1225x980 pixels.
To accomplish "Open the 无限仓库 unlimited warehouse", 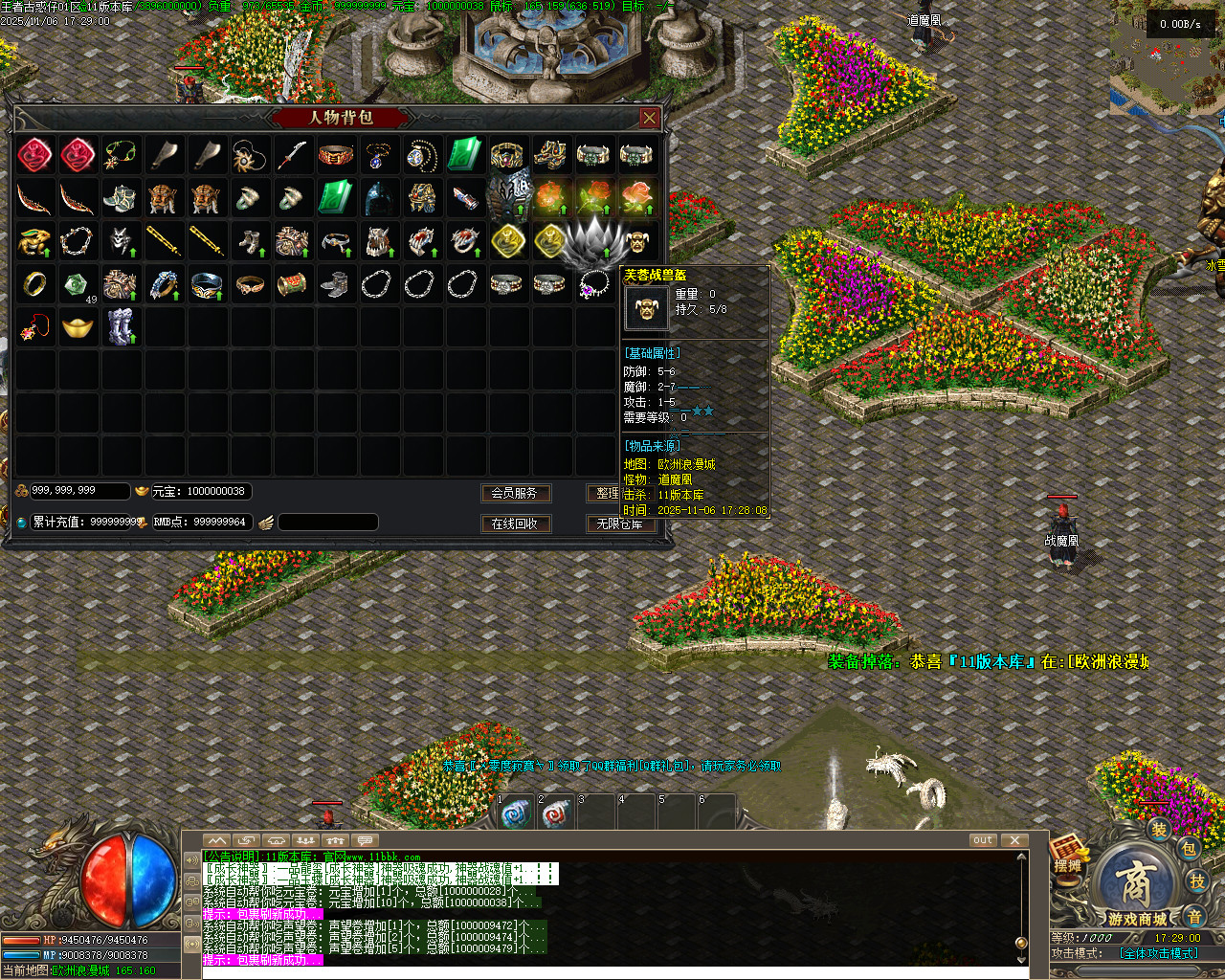I will coord(620,523).
